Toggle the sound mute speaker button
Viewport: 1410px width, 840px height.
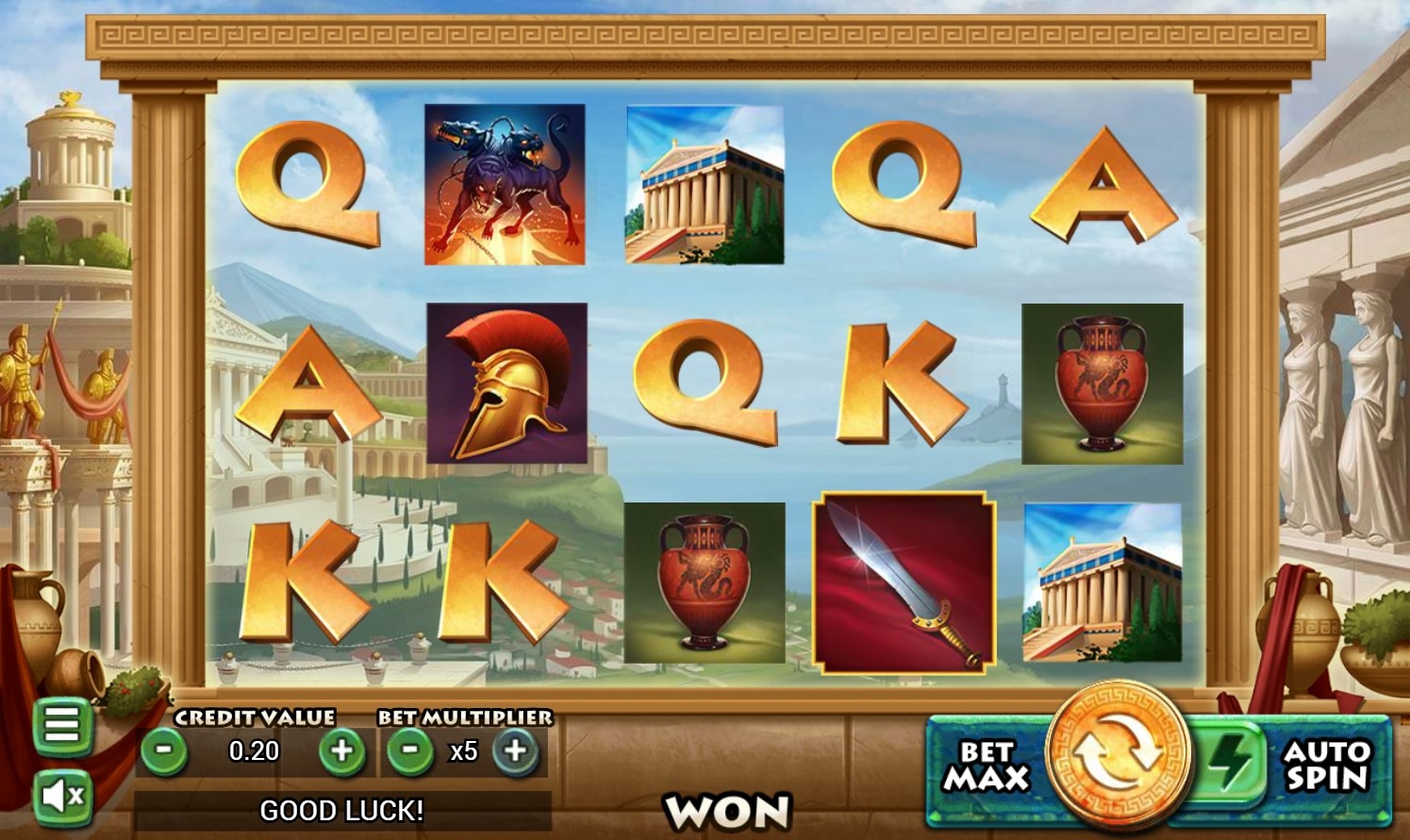point(62,797)
